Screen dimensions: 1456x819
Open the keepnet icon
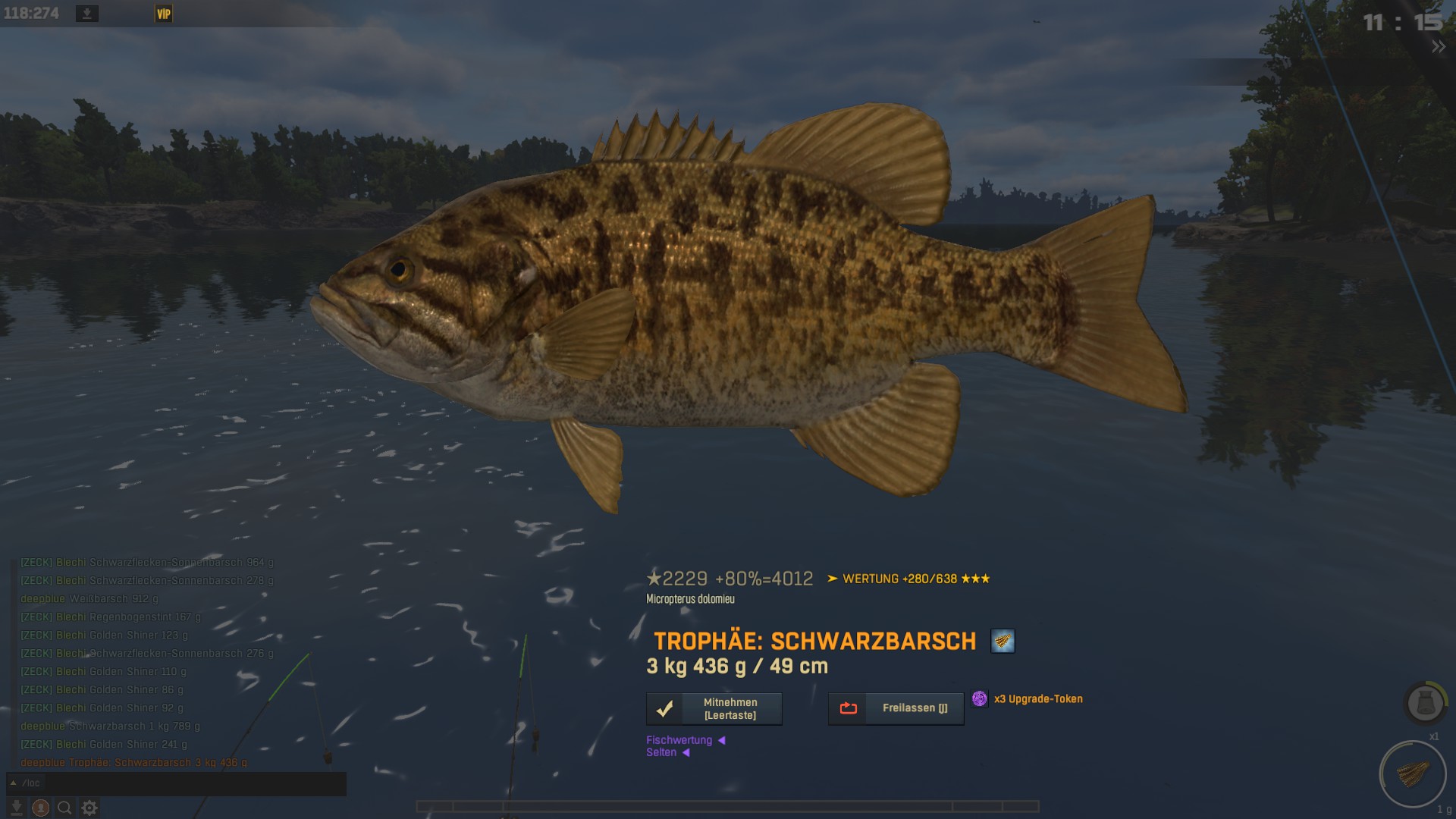point(1424,703)
